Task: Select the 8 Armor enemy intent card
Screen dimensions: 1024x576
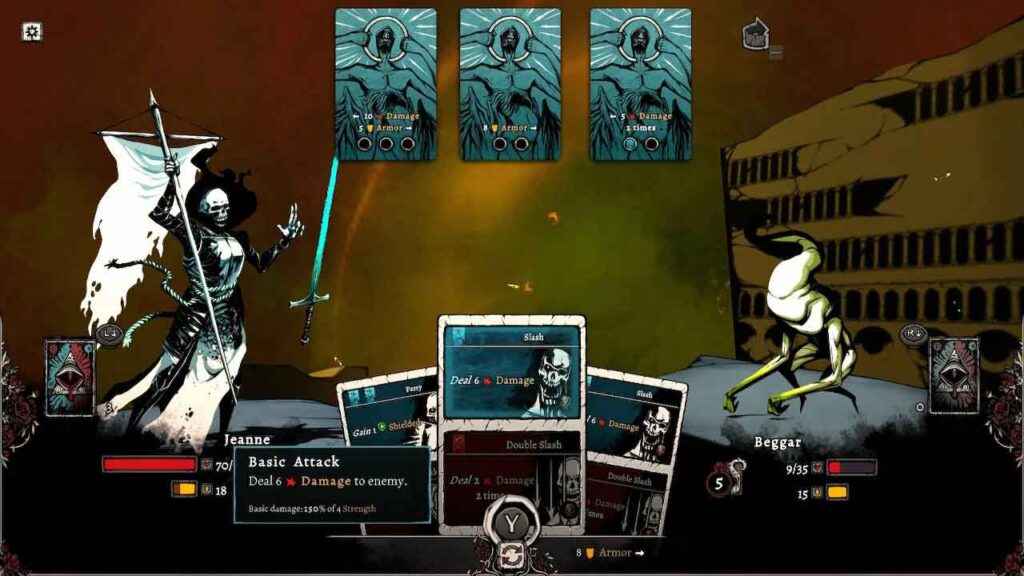Action: [510, 84]
